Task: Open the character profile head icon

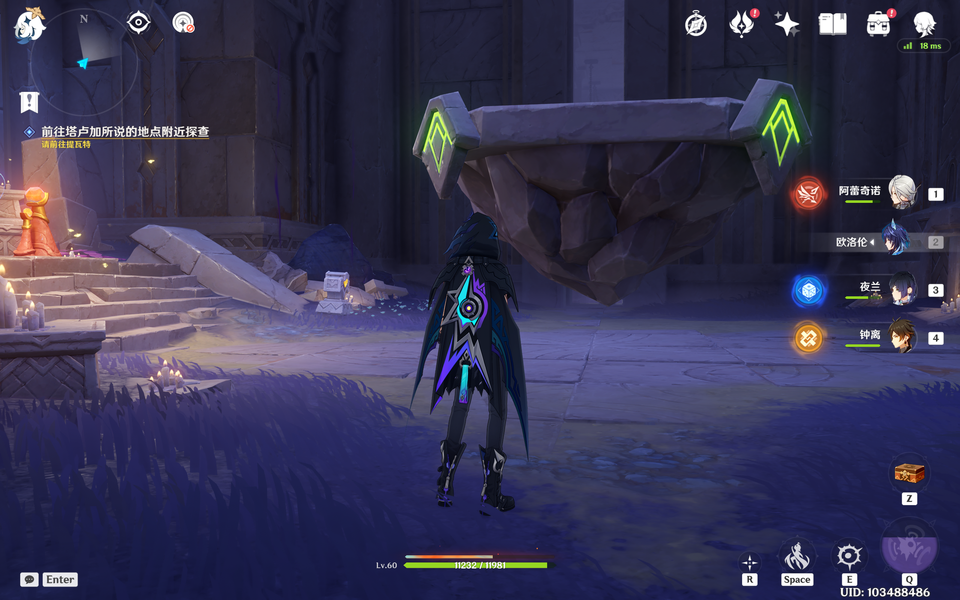Action: (x=924, y=24)
